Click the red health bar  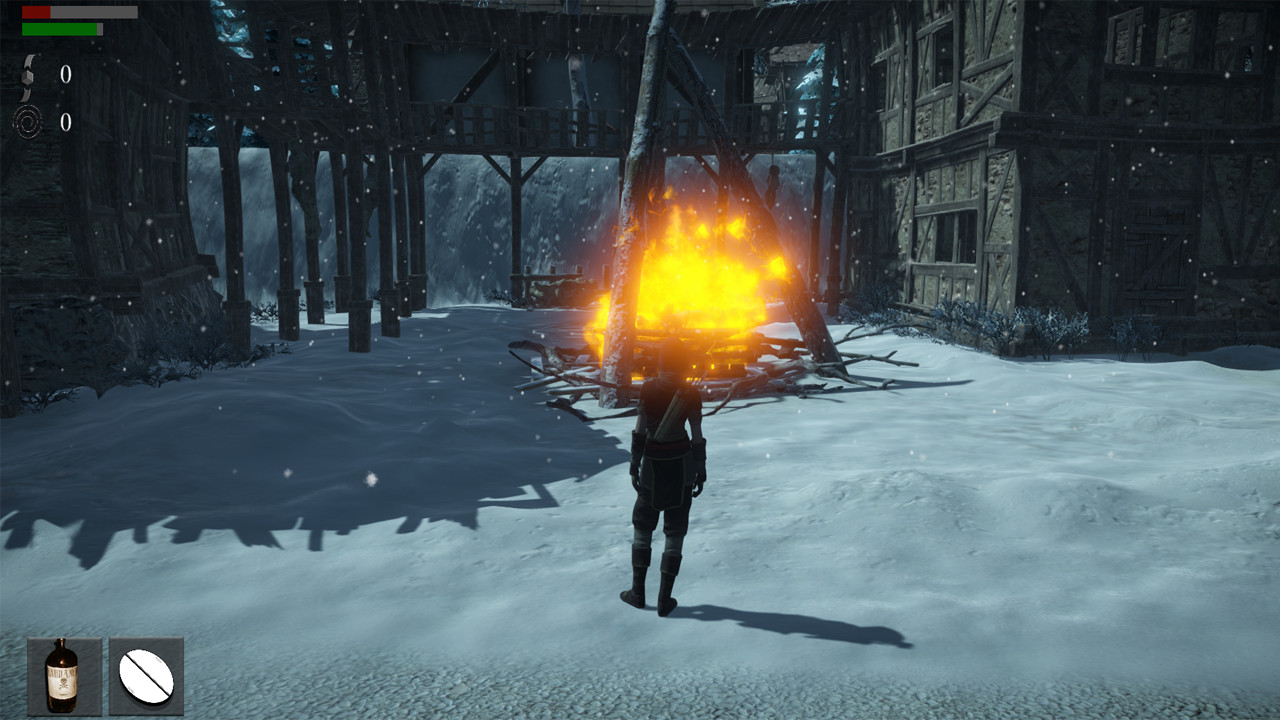[x=36, y=12]
